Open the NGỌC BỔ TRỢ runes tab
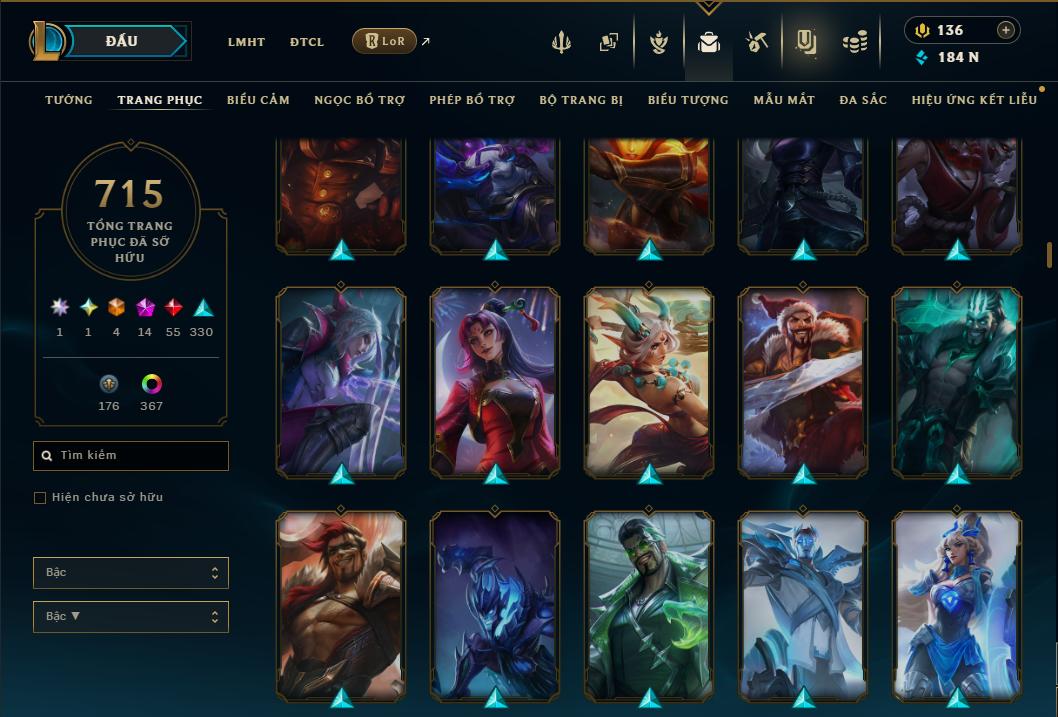 (x=359, y=100)
